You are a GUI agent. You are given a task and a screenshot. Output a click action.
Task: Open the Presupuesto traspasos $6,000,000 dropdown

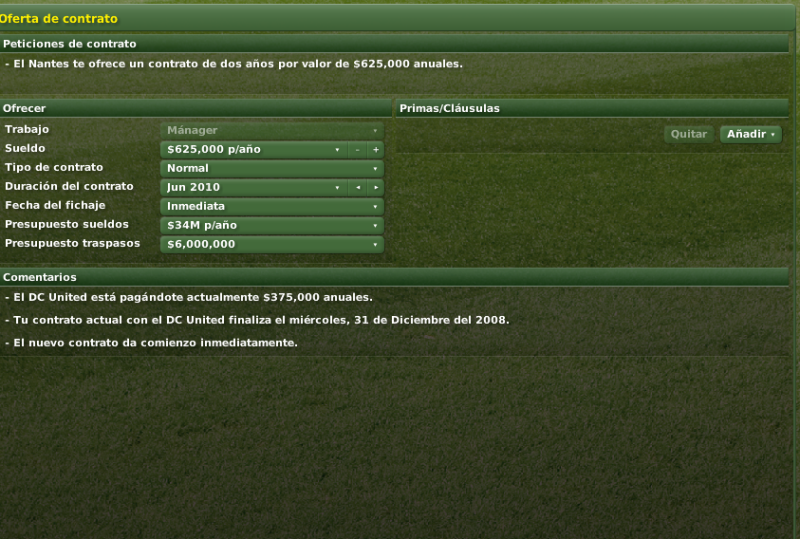(271, 244)
